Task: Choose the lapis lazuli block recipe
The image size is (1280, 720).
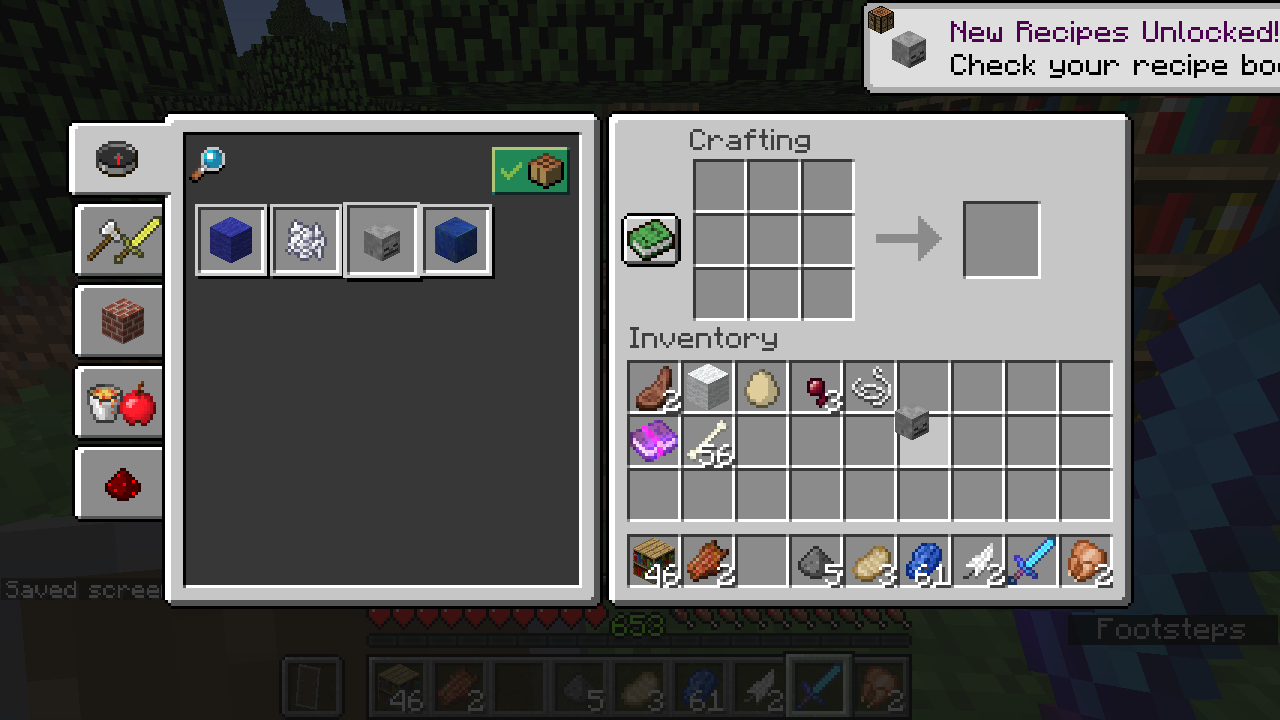Action: 457,240
